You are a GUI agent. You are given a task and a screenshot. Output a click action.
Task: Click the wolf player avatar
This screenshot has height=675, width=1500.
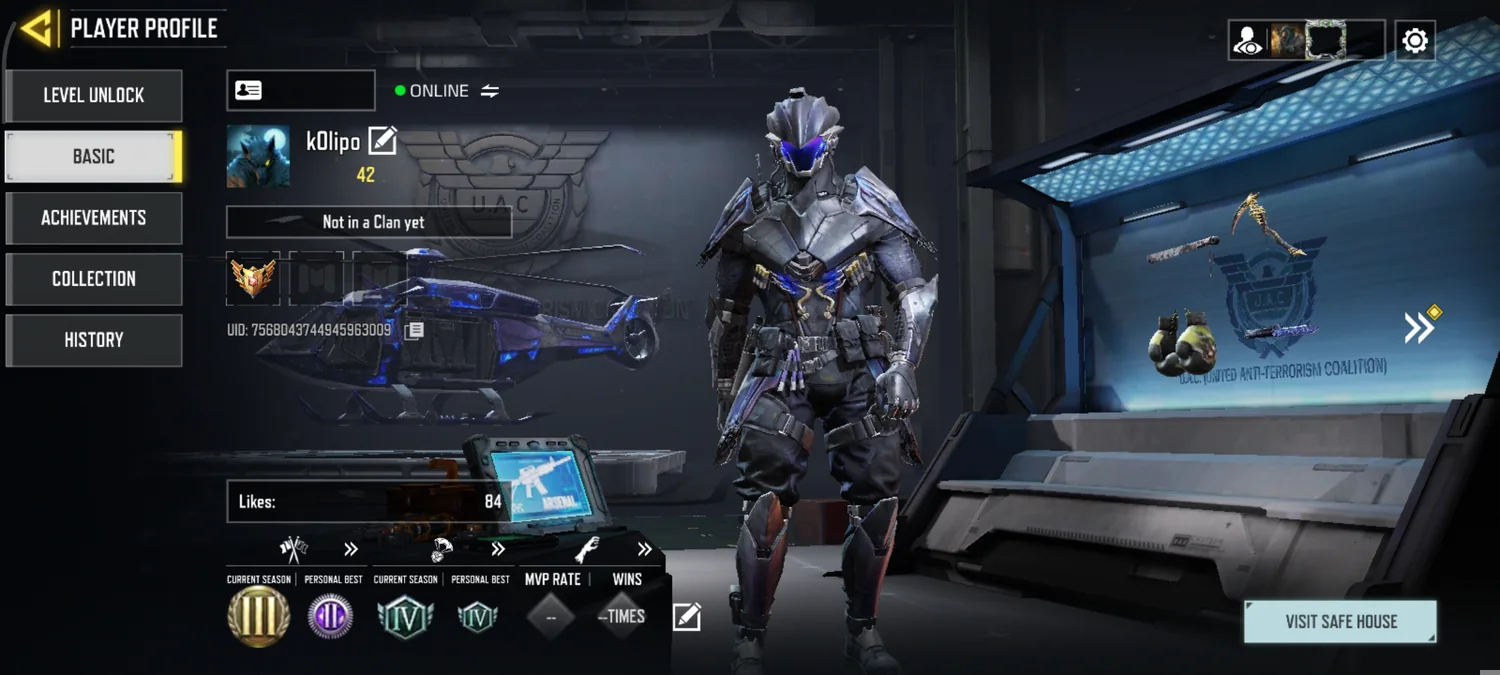258,156
